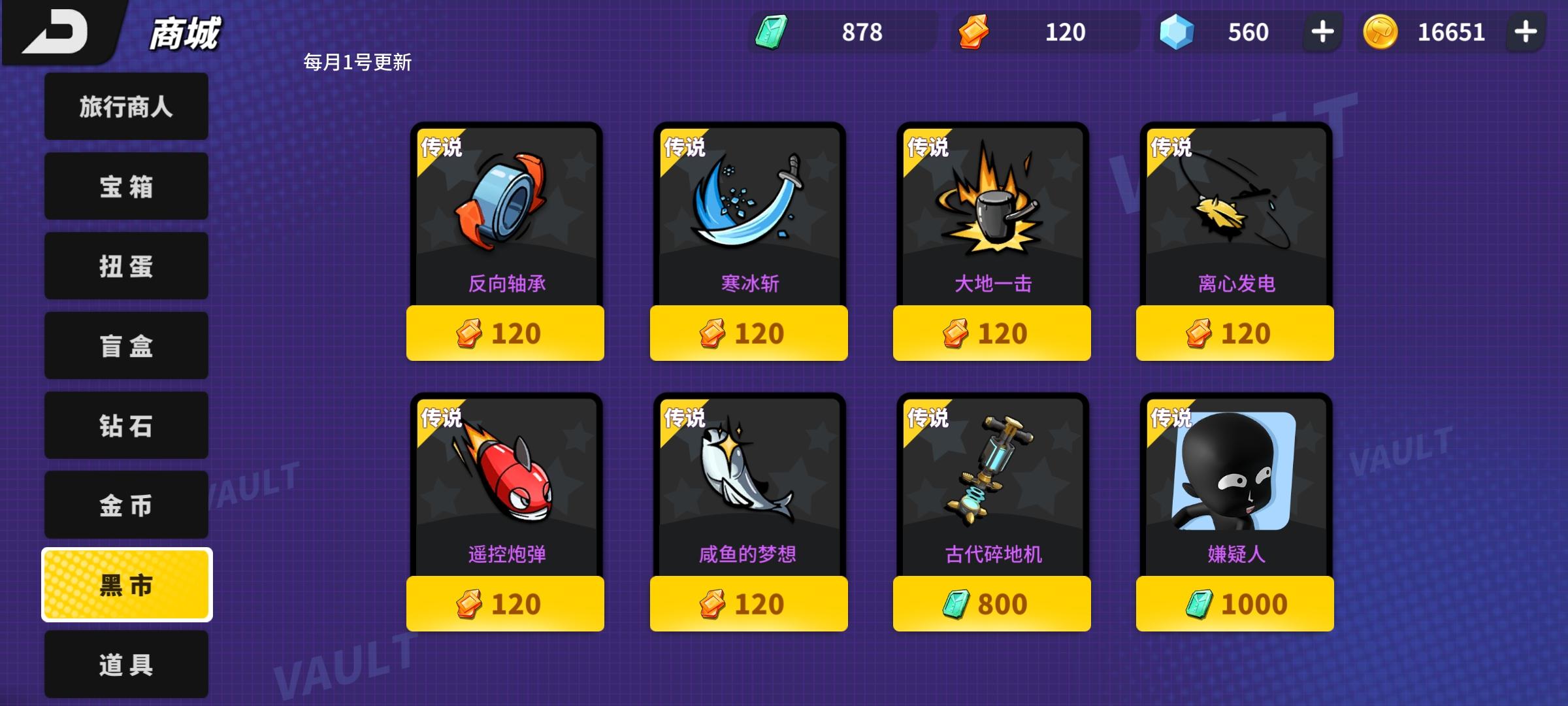Click the plus next to coin balance
Screen dimensions: 1568x706
(x=1527, y=29)
